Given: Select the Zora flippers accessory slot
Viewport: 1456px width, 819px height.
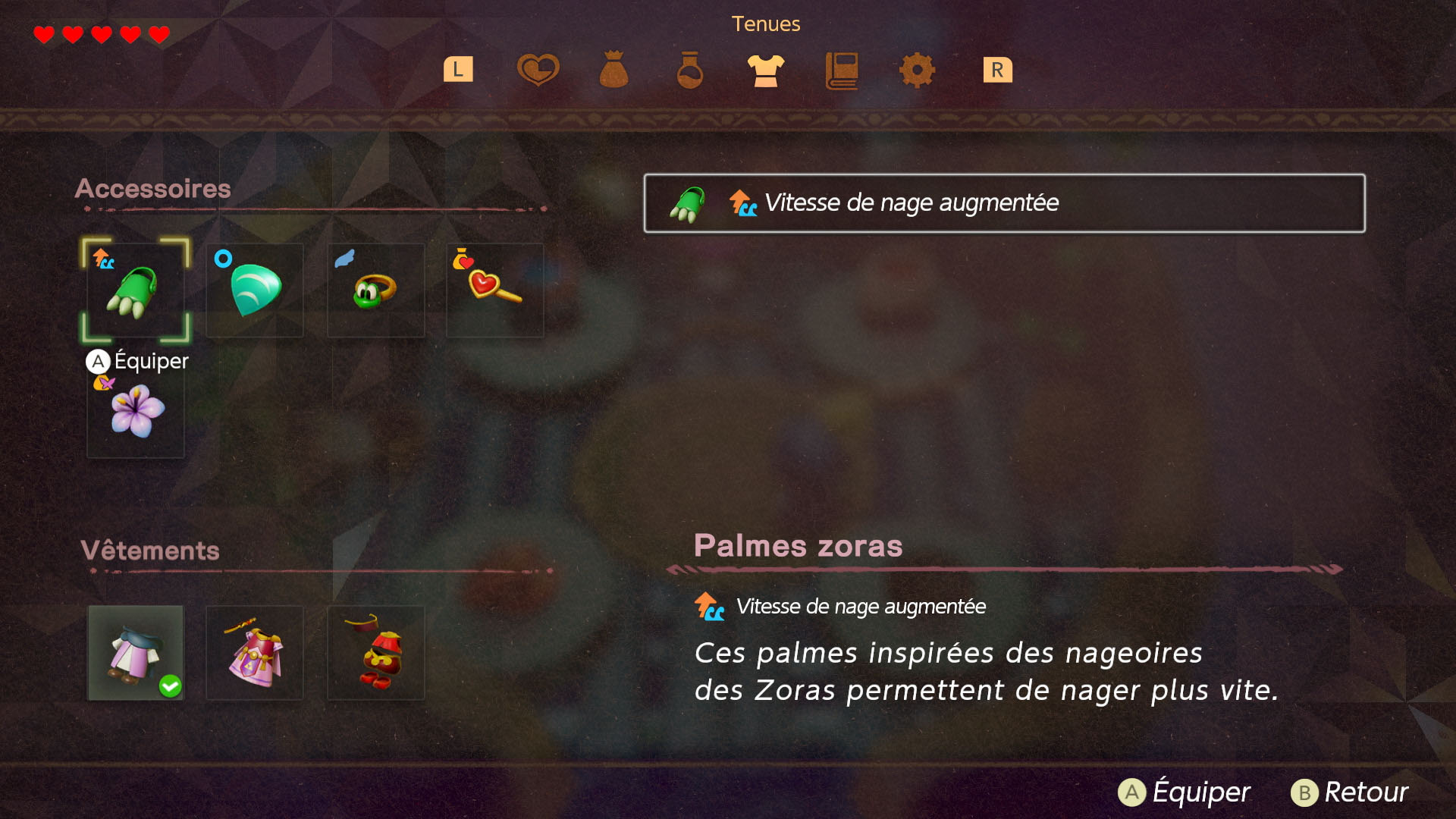Looking at the screenshot, I should pos(135,290).
